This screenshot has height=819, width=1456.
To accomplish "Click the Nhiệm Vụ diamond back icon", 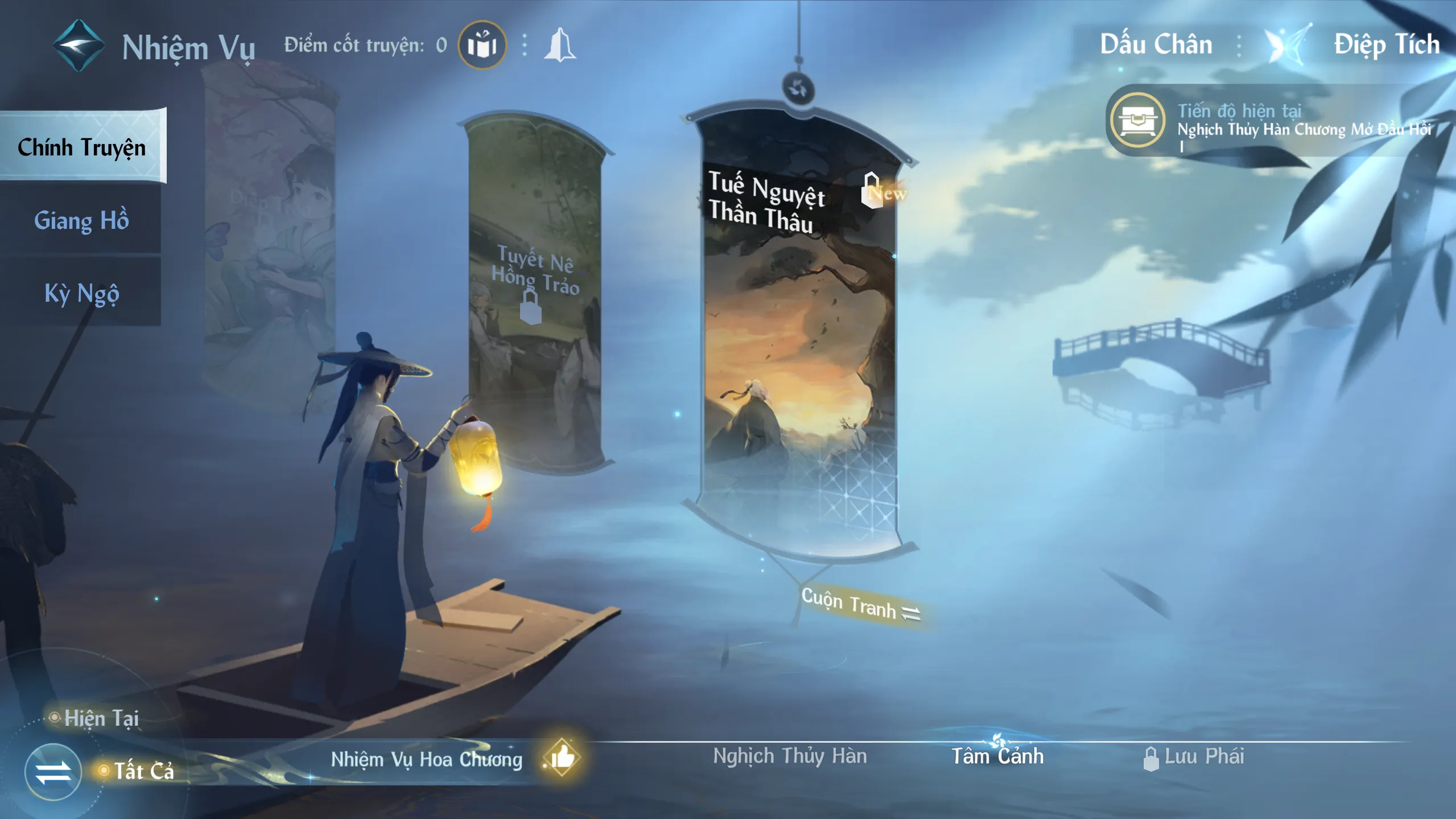I will [79, 46].
